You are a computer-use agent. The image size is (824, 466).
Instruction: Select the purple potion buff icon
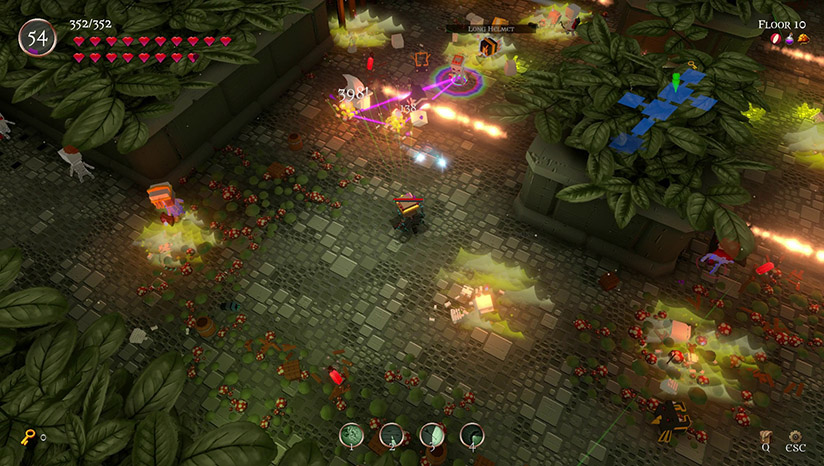coord(789,39)
